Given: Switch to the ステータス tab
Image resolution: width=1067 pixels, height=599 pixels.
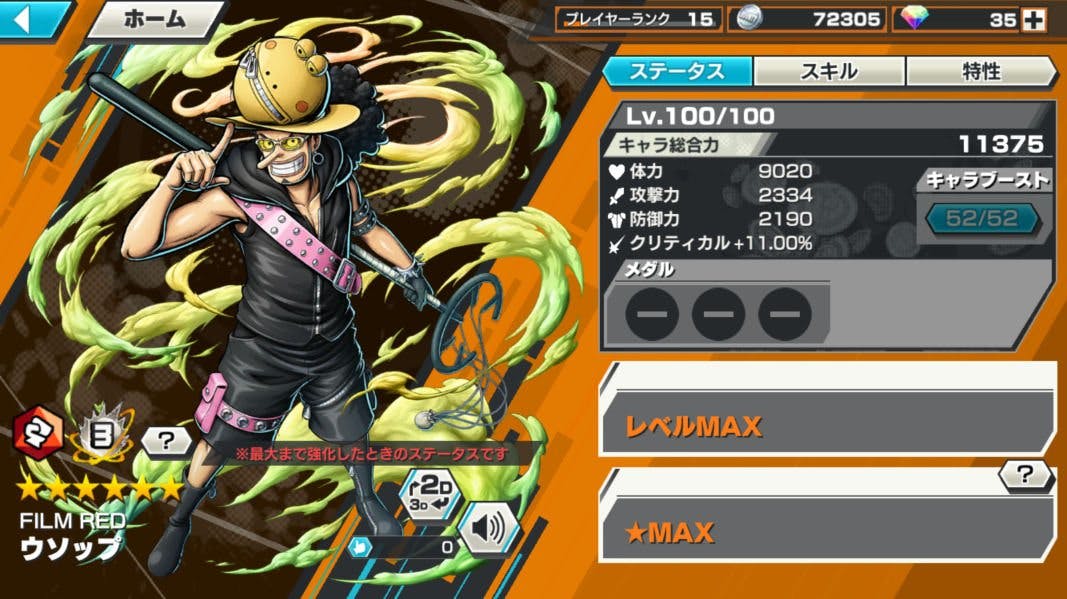Looking at the screenshot, I should 676,71.
